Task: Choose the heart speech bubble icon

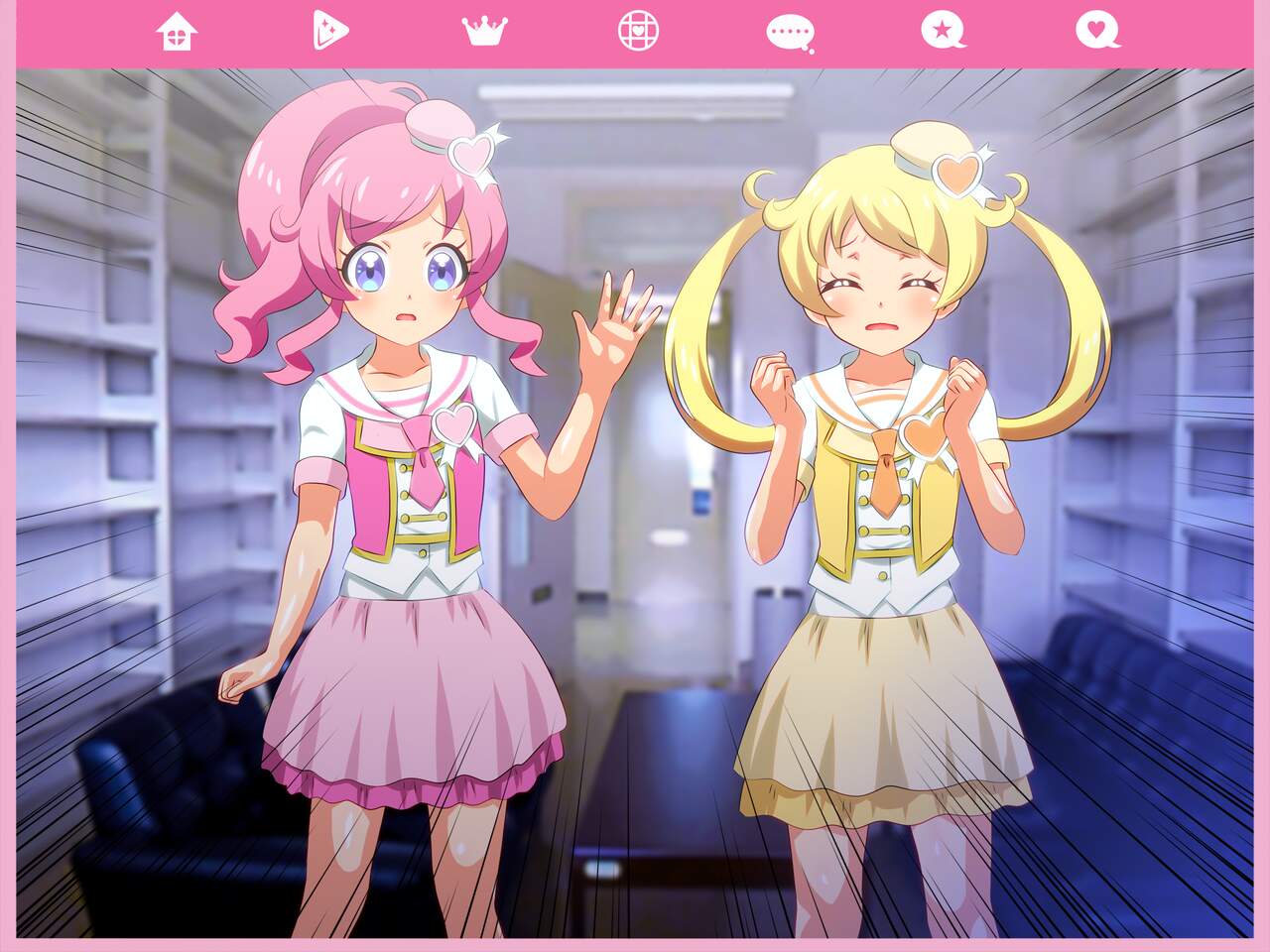Action: point(1096,31)
